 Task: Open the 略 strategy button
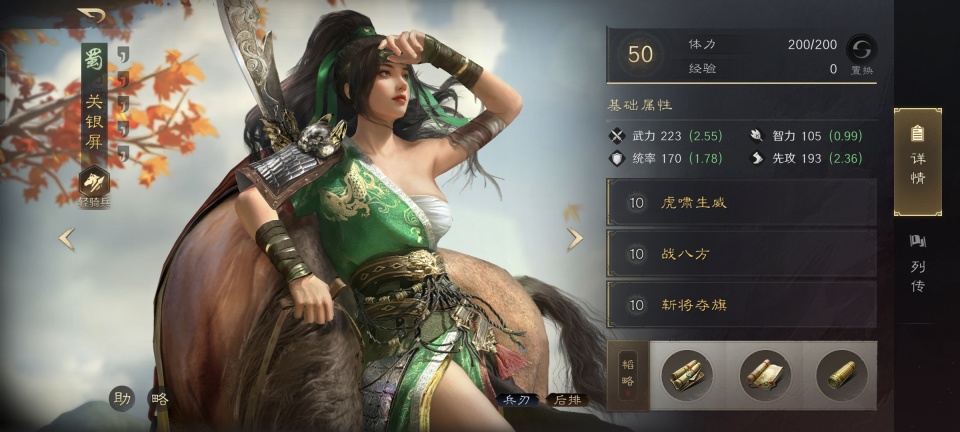[x=160, y=398]
